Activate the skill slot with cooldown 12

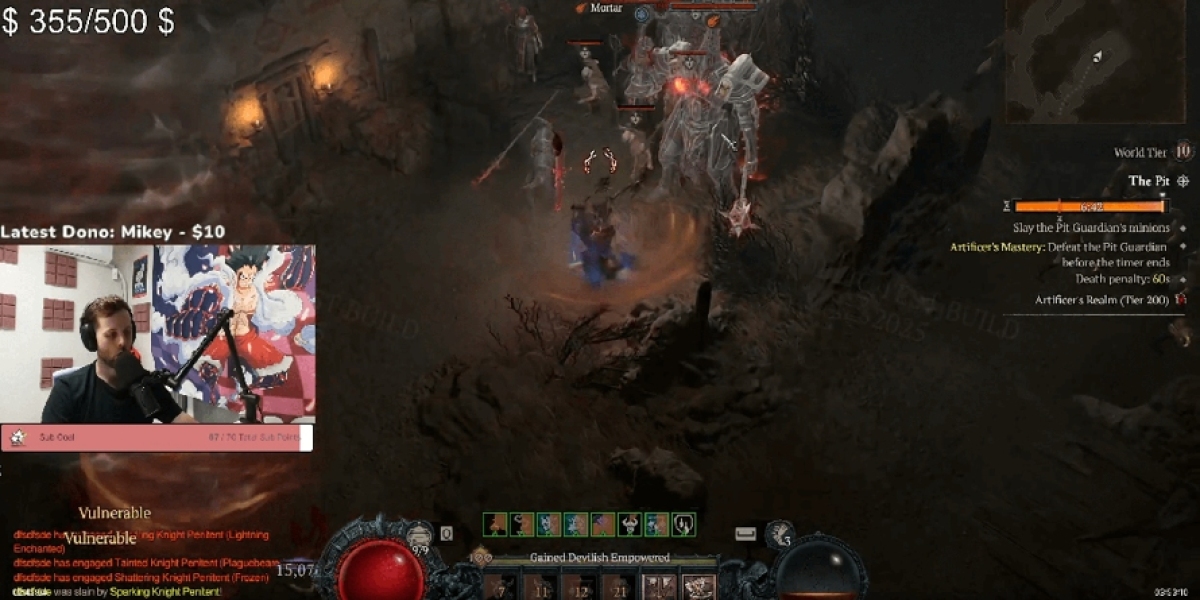[x=579, y=587]
